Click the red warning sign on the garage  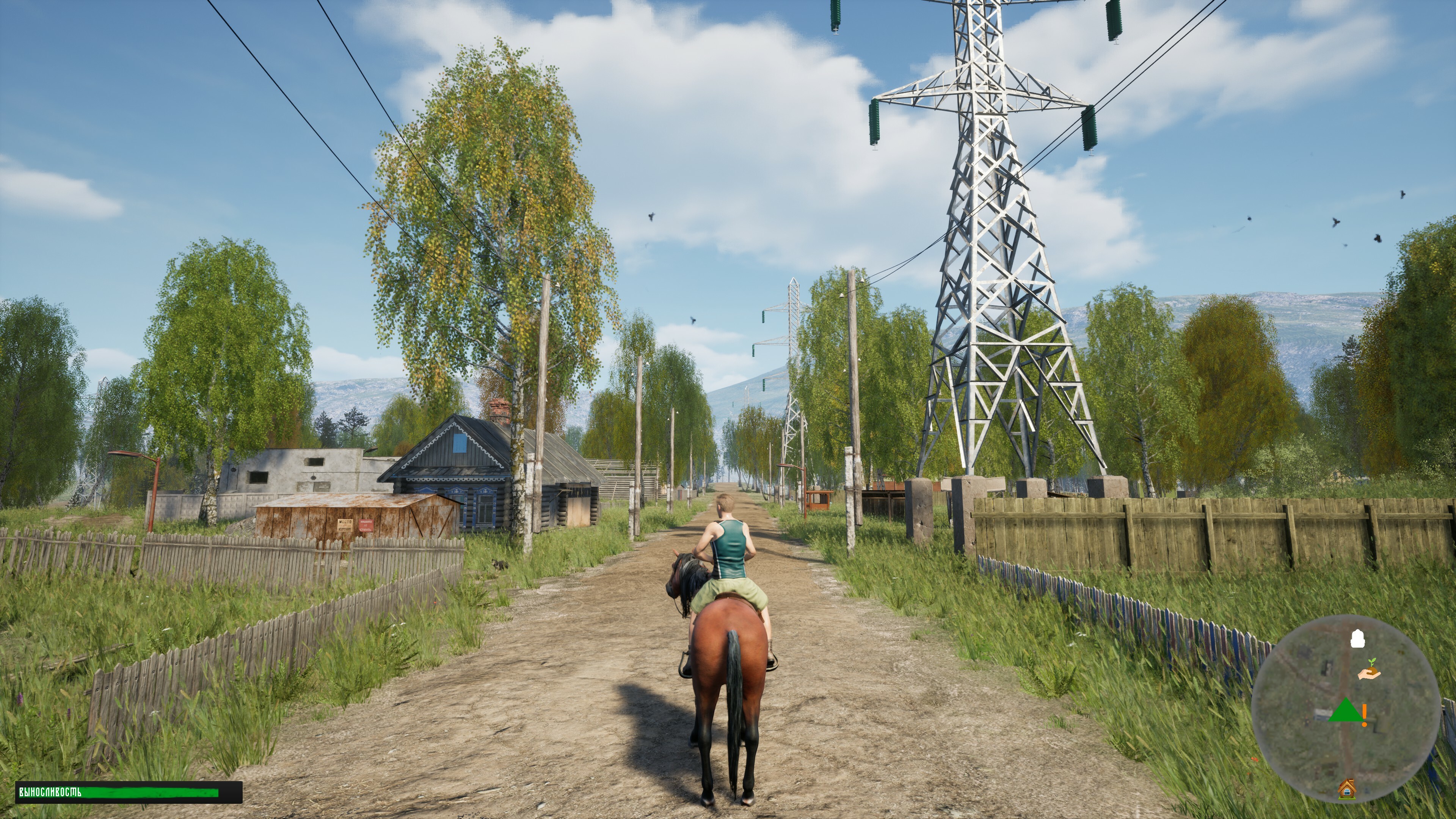(366, 527)
